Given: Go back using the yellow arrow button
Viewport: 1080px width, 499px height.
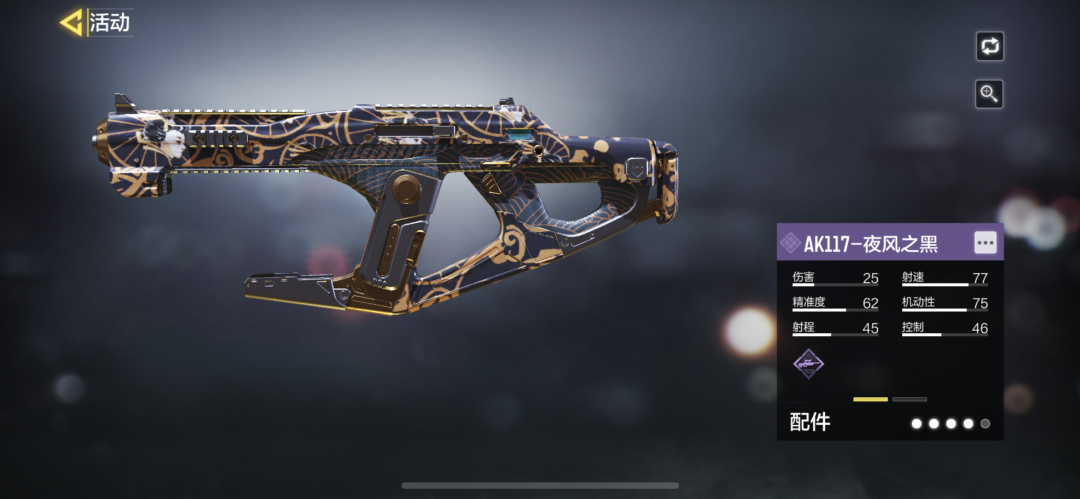Looking at the screenshot, I should tap(72, 22).
